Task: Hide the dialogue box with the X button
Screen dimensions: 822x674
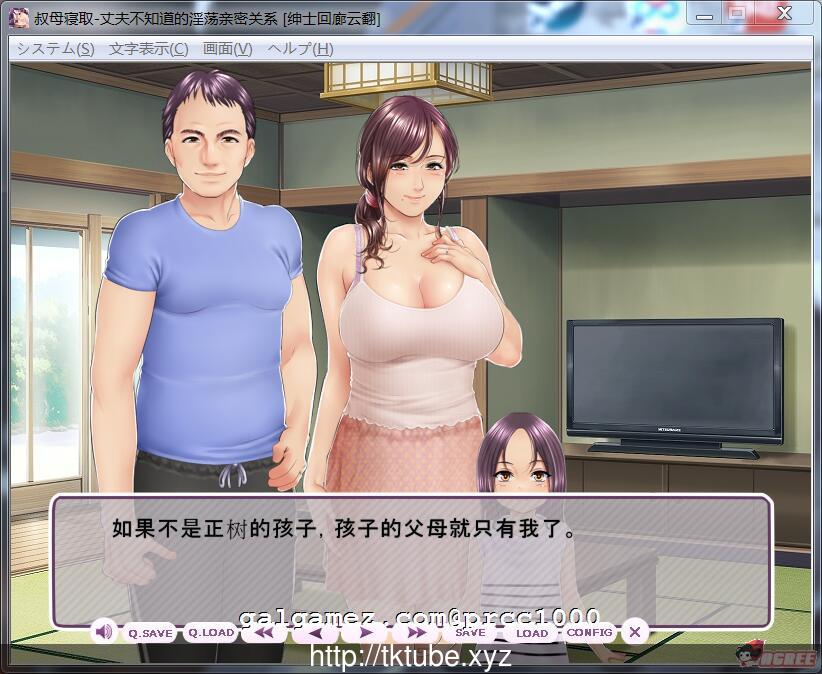Action: coord(634,632)
